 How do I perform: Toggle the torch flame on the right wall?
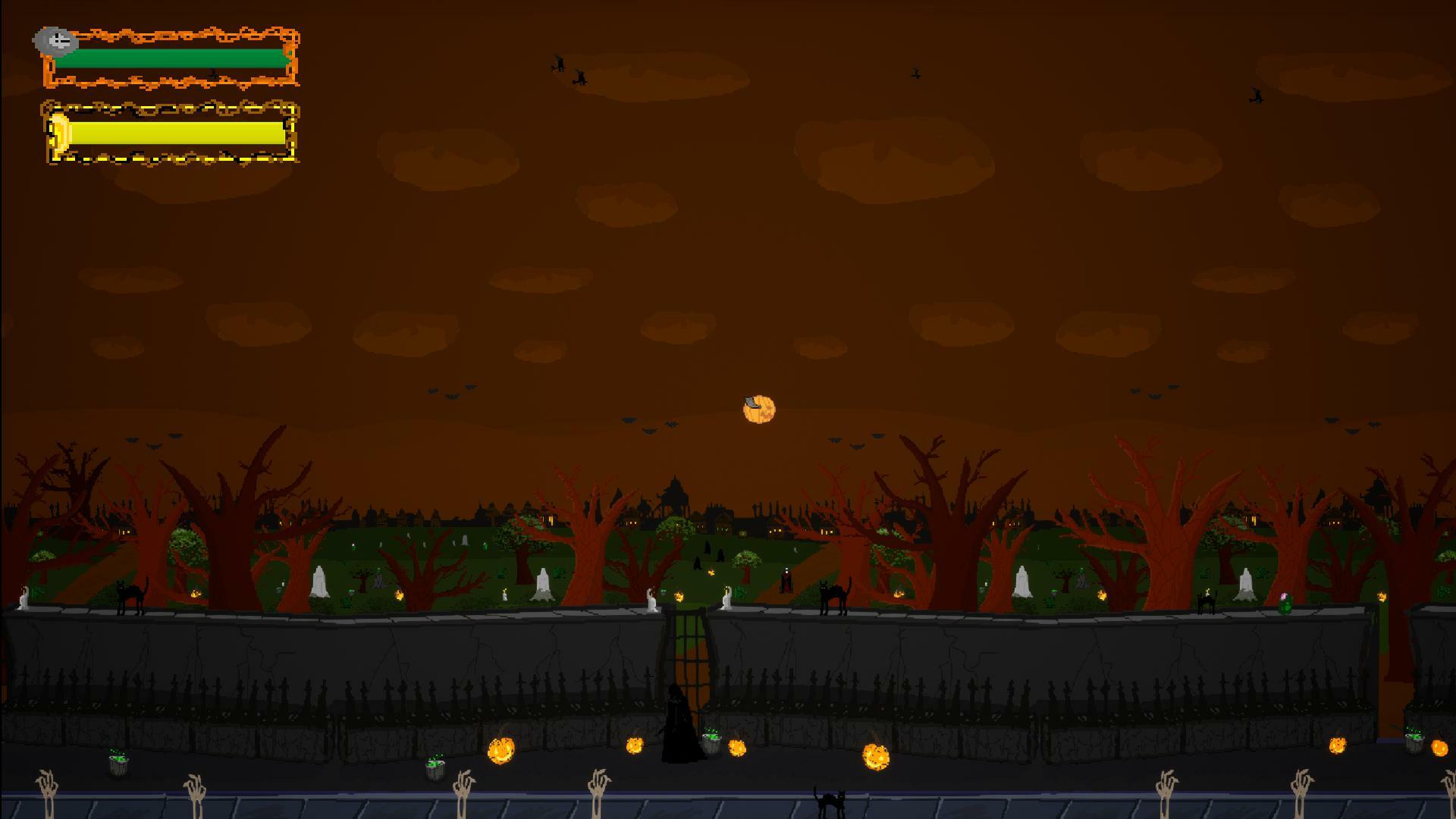[x=1383, y=596]
